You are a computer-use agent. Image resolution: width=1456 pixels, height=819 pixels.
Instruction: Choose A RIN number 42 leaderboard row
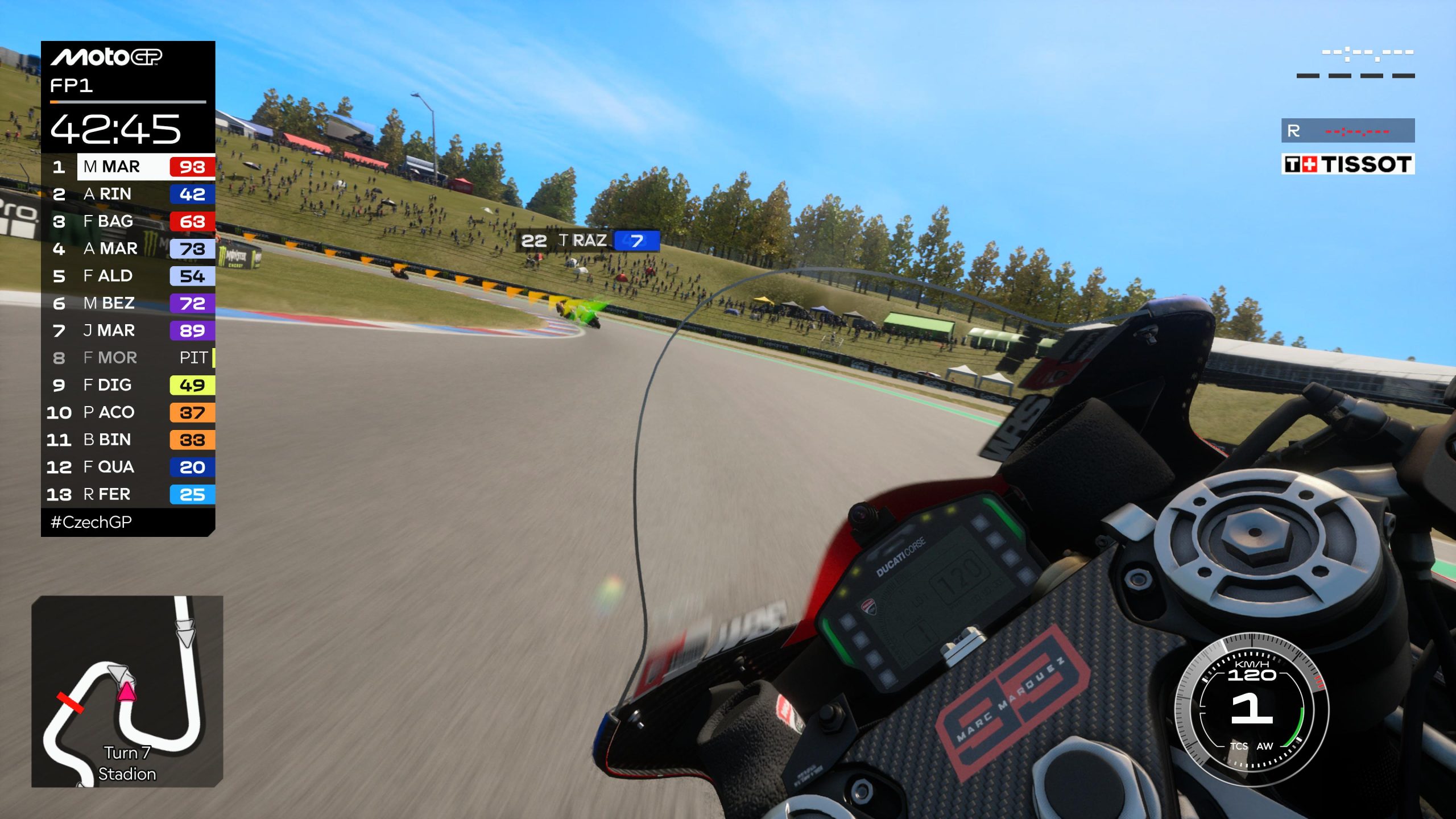click(x=129, y=194)
